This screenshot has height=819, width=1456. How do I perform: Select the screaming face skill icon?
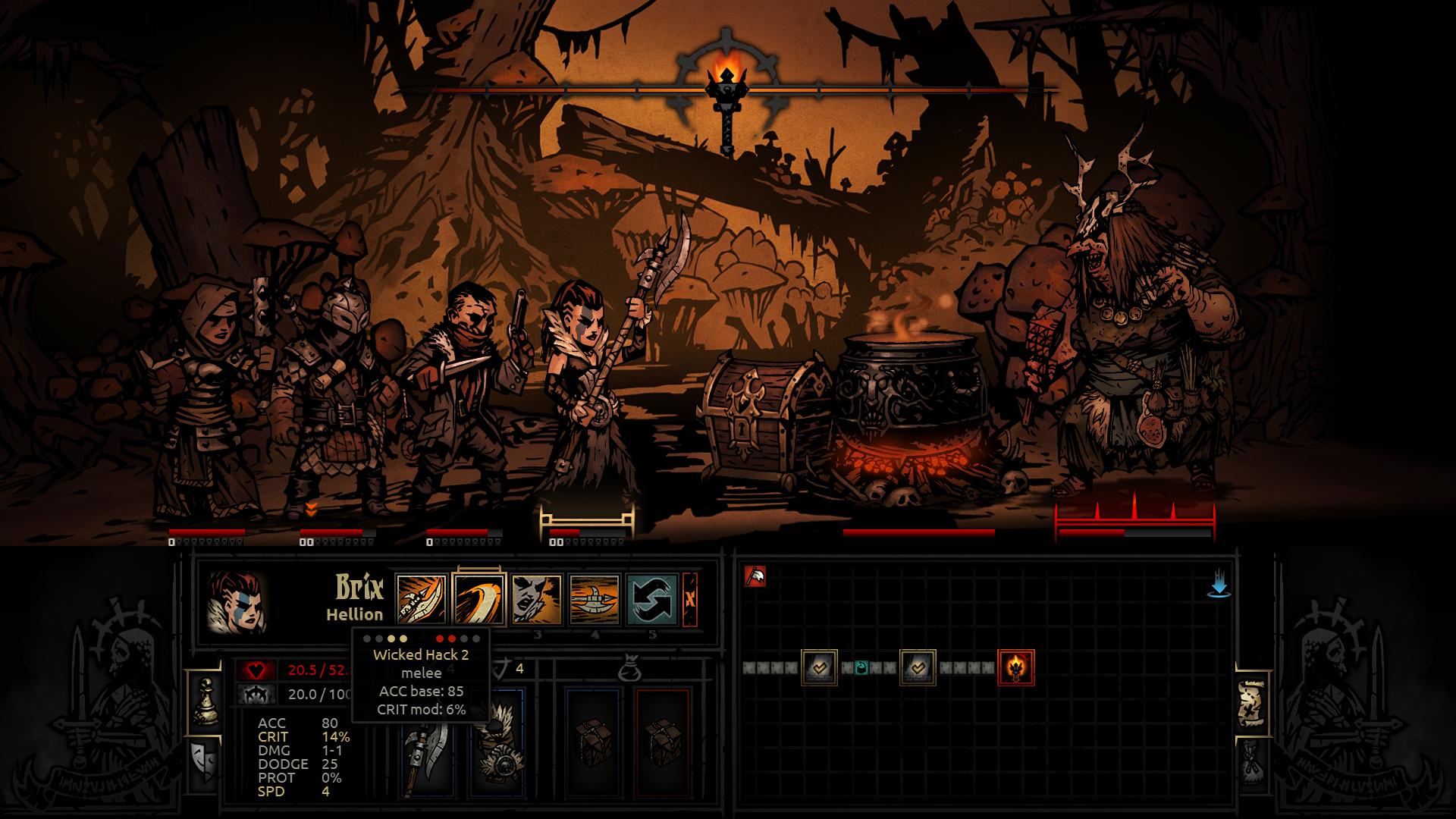point(537,599)
